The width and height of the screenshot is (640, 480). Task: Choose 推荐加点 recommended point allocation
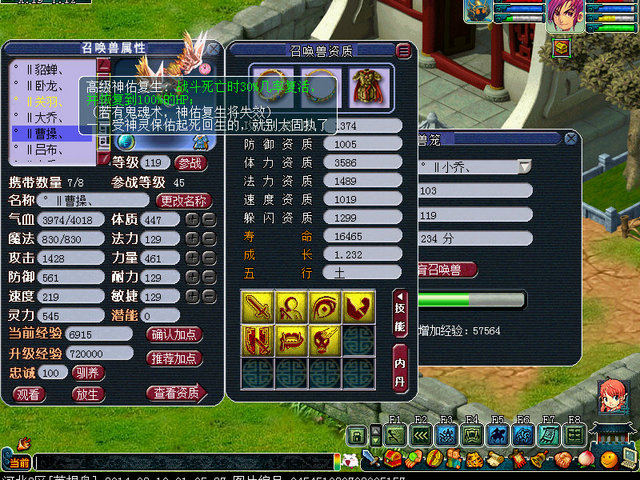tap(174, 357)
